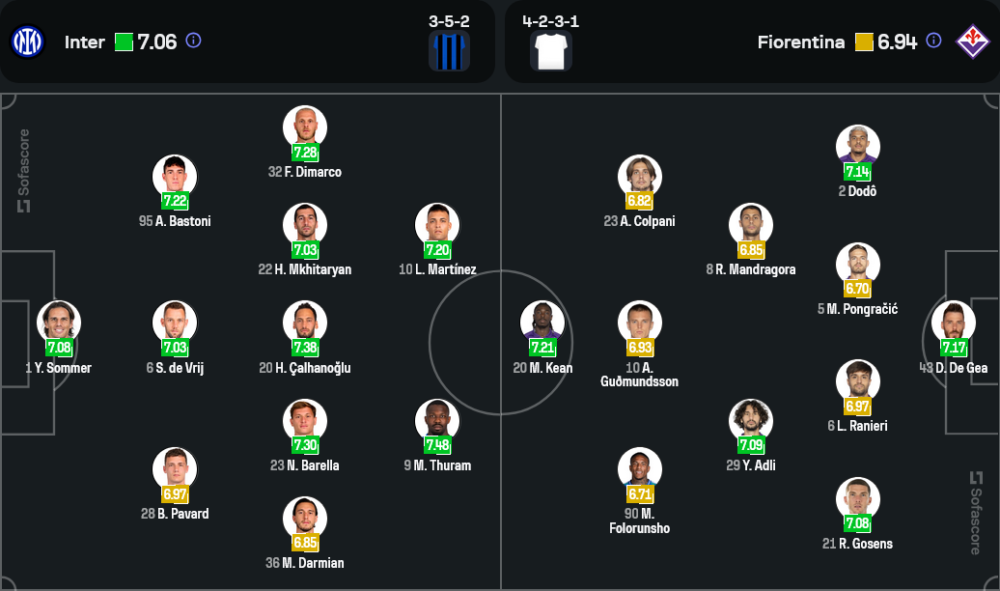1000x591 pixels.
Task: Open H. Çalhanoğlu's player profile
Action: point(305,324)
